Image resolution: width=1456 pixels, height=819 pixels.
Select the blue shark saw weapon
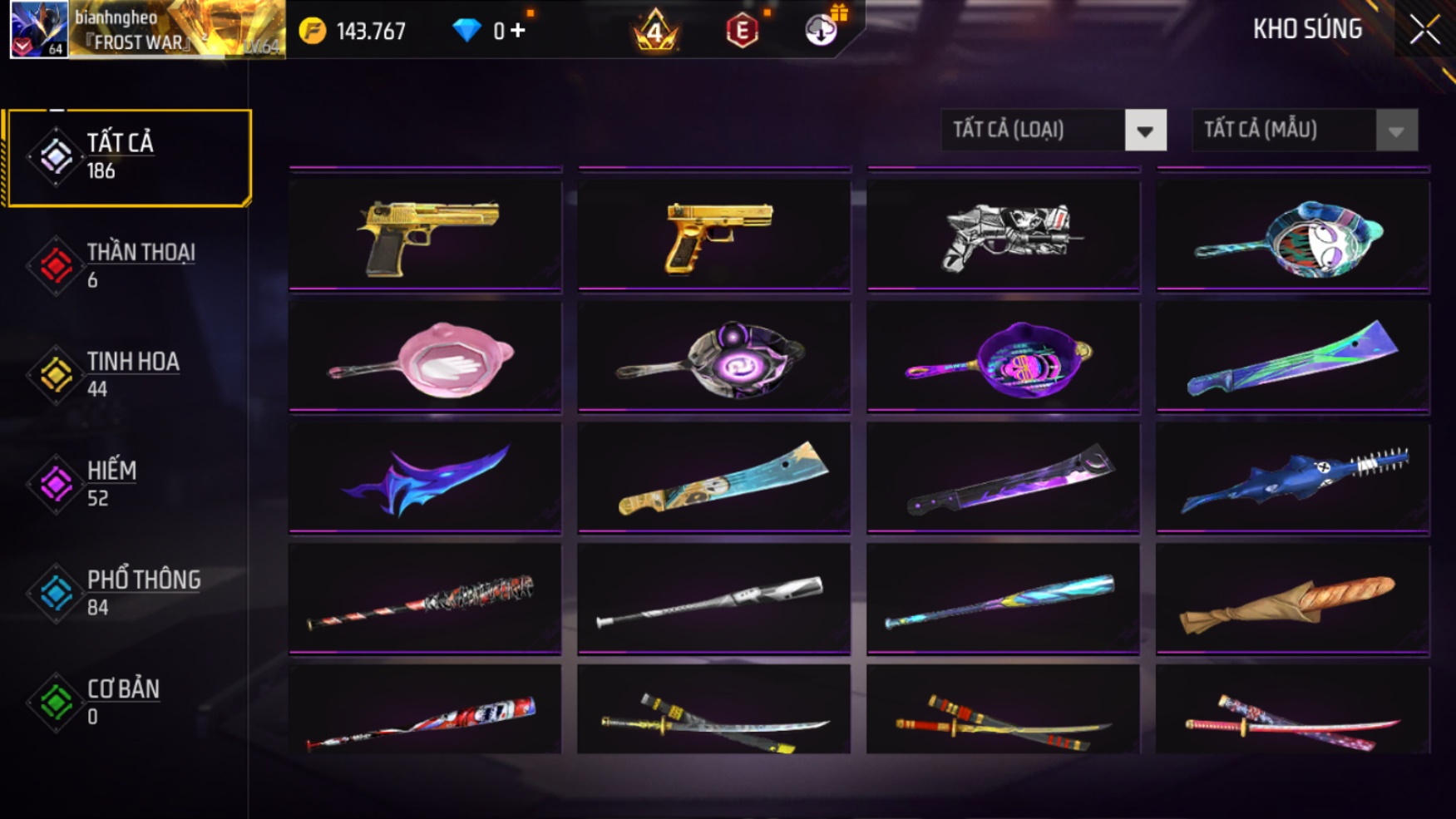point(1292,479)
